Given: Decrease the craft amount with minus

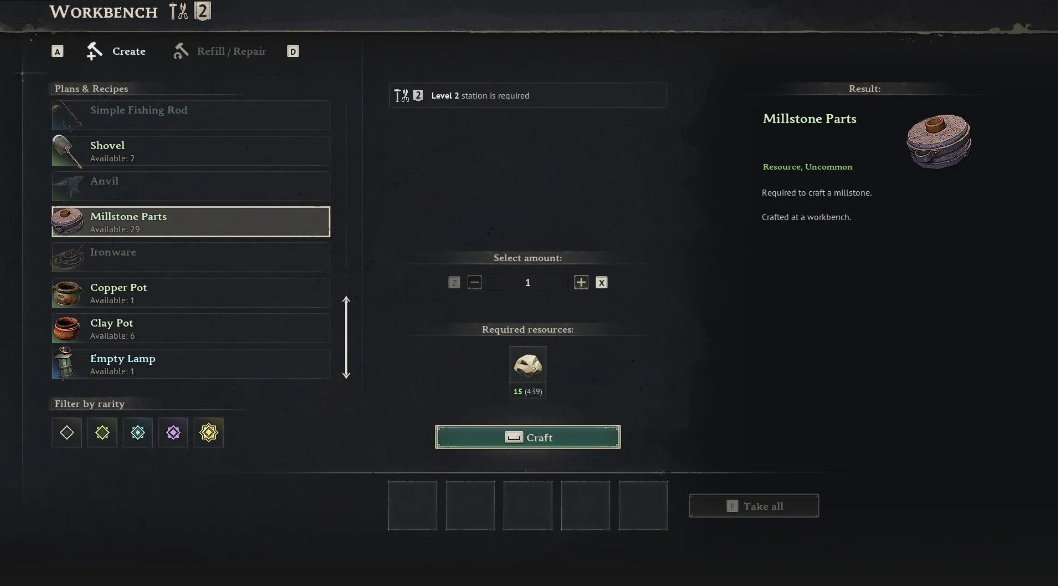Looking at the screenshot, I should pyautogui.click(x=475, y=283).
